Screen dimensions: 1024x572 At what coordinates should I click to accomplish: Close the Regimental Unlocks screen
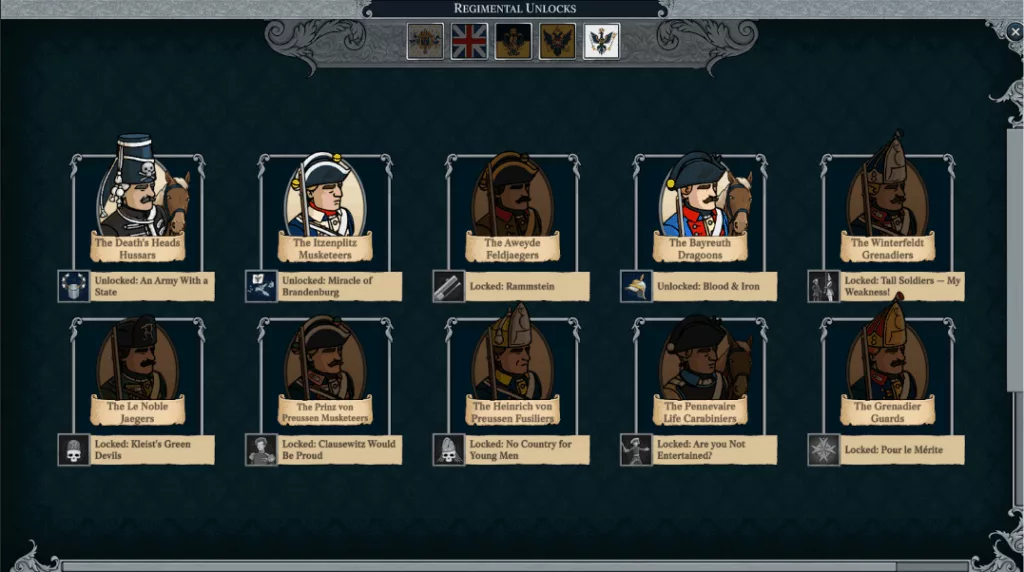tap(1014, 32)
